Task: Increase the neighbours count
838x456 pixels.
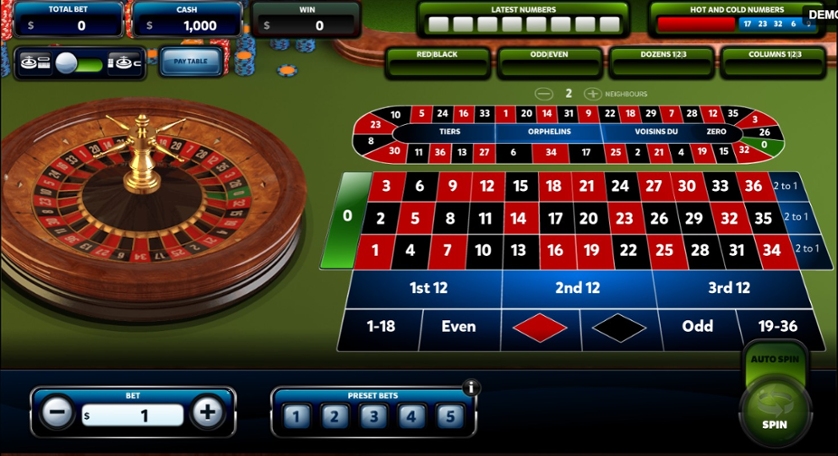Action: (x=592, y=94)
